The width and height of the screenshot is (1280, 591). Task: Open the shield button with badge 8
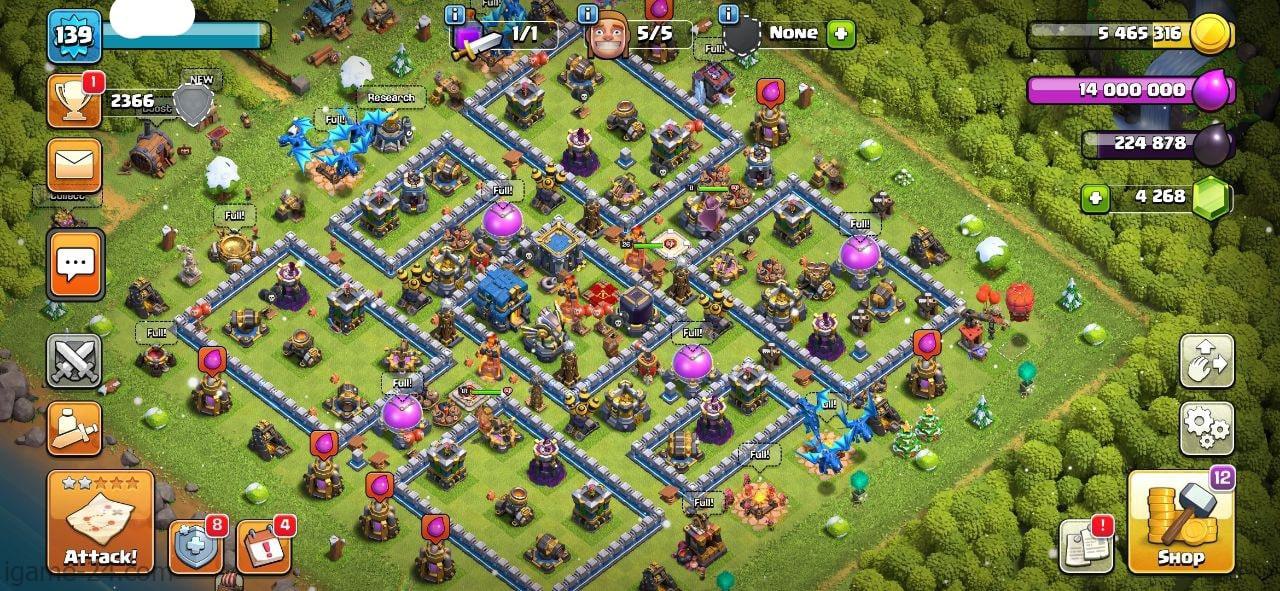194,548
